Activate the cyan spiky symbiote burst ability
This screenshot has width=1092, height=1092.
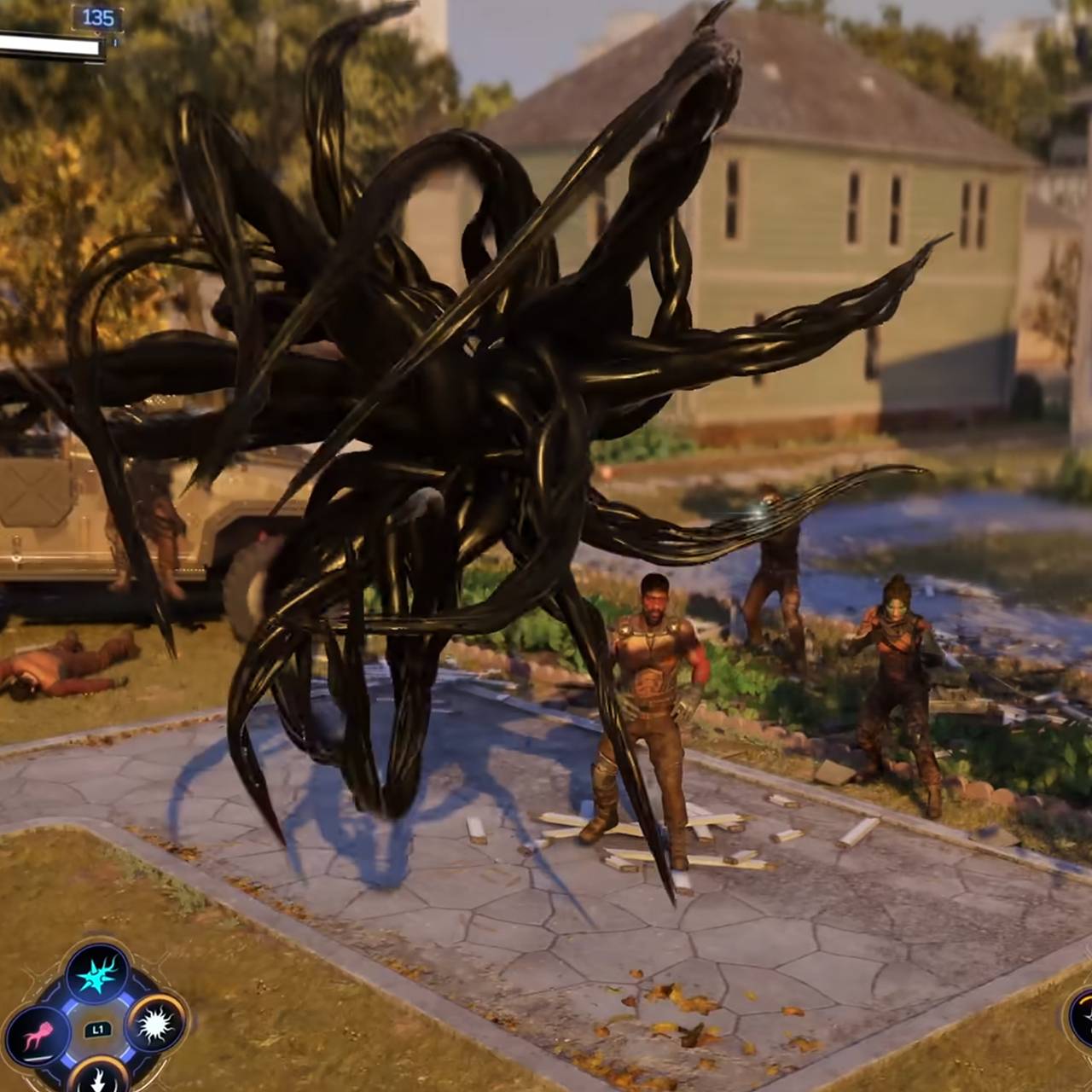coord(97,974)
